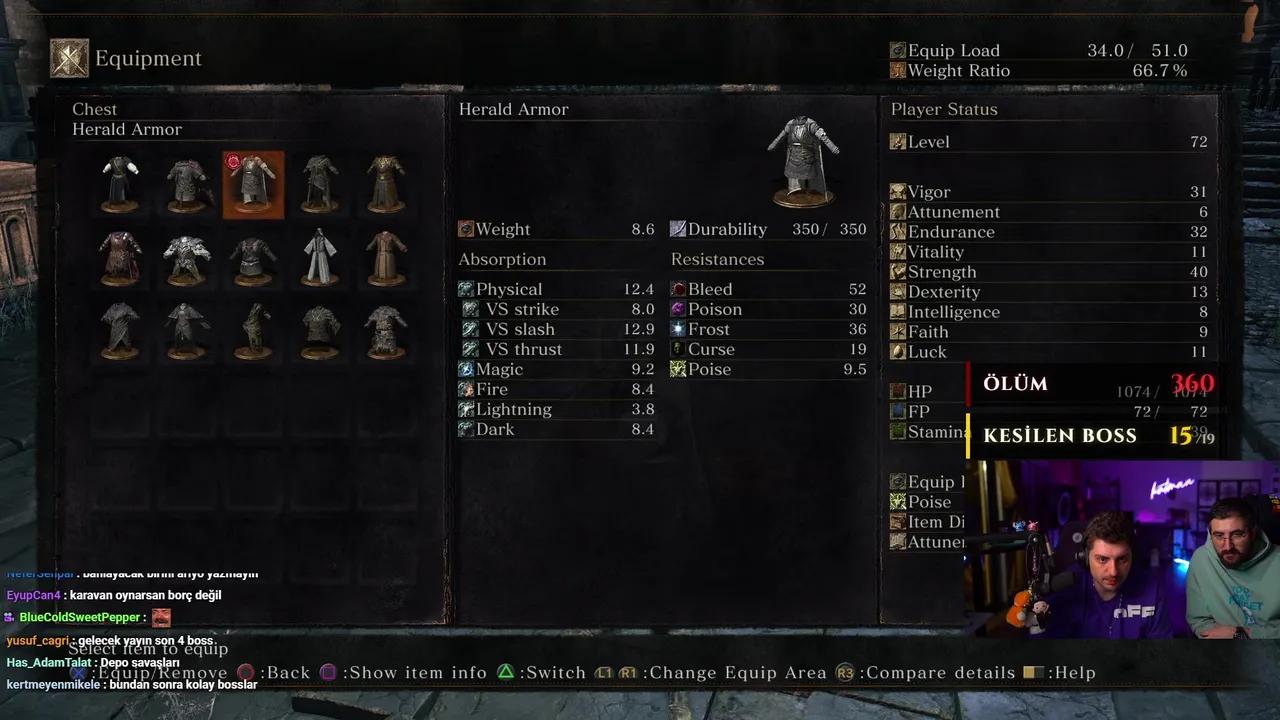Click the streamers' webcam feed
This screenshot has width=1280, height=720.
(1122, 548)
